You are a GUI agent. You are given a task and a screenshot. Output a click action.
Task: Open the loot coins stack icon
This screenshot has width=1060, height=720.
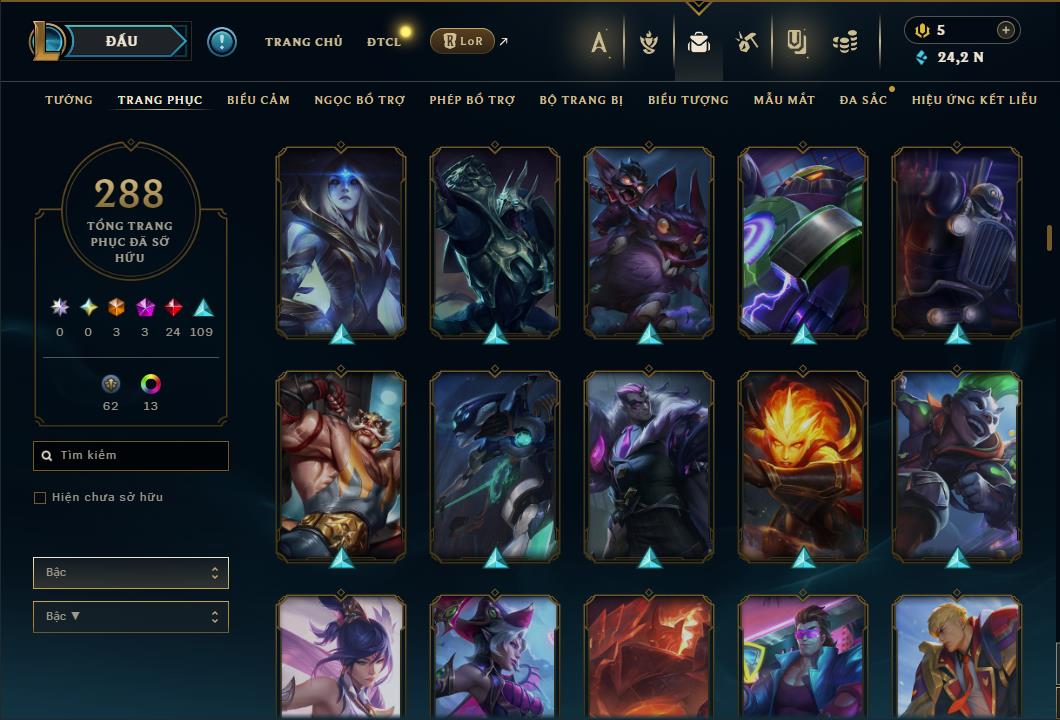click(845, 42)
